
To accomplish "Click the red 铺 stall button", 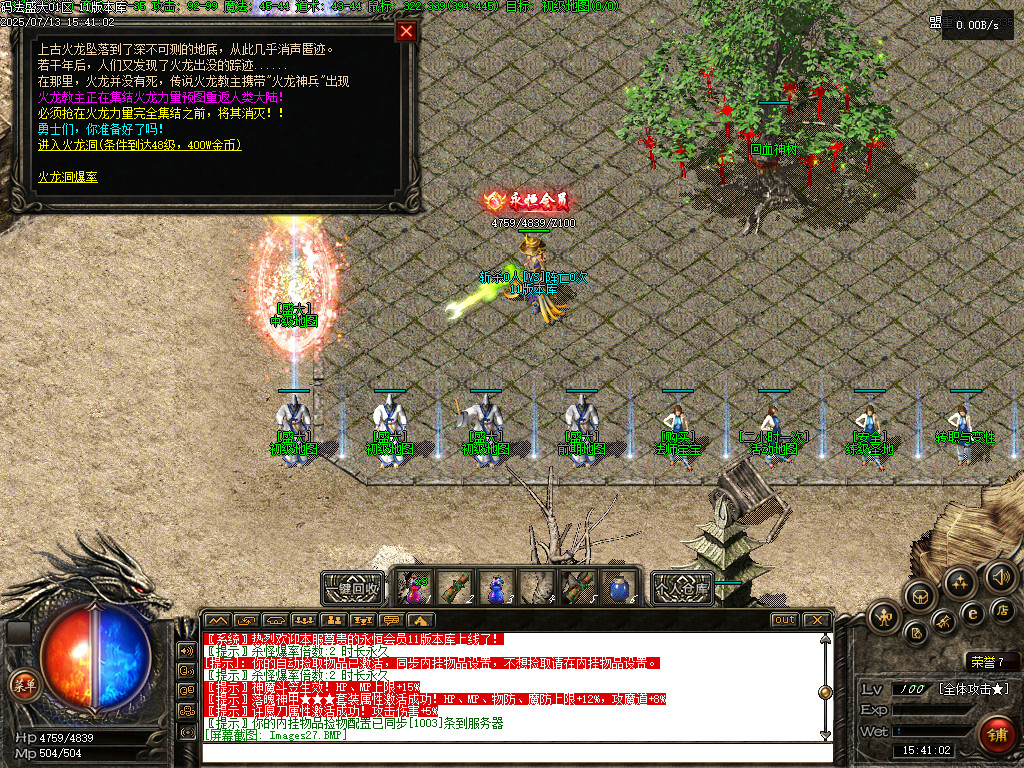I will click(x=996, y=735).
